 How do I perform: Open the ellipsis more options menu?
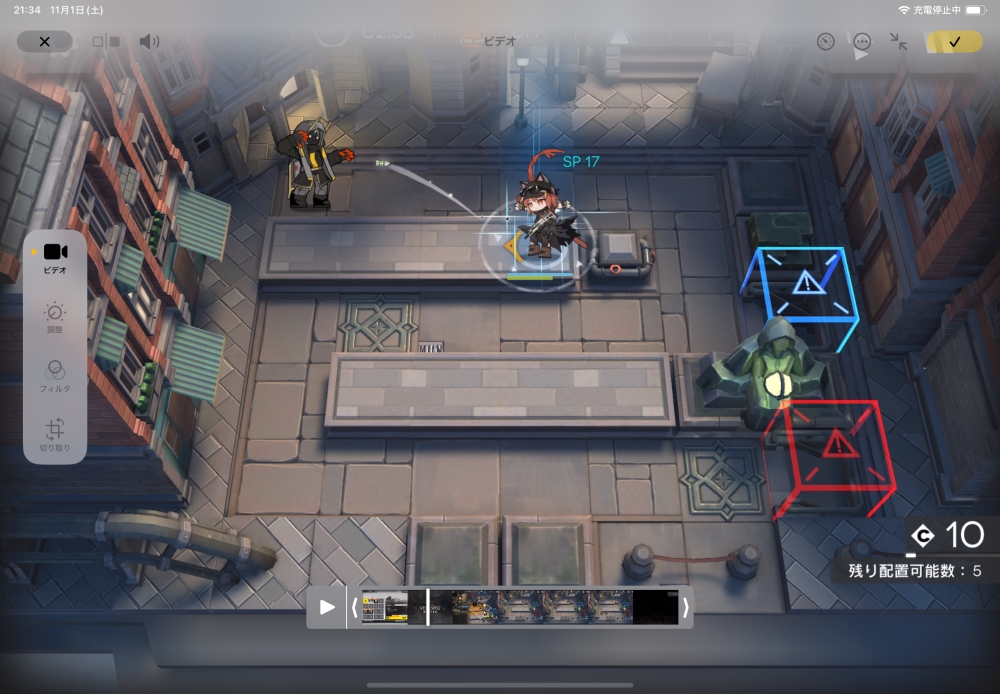pos(862,42)
